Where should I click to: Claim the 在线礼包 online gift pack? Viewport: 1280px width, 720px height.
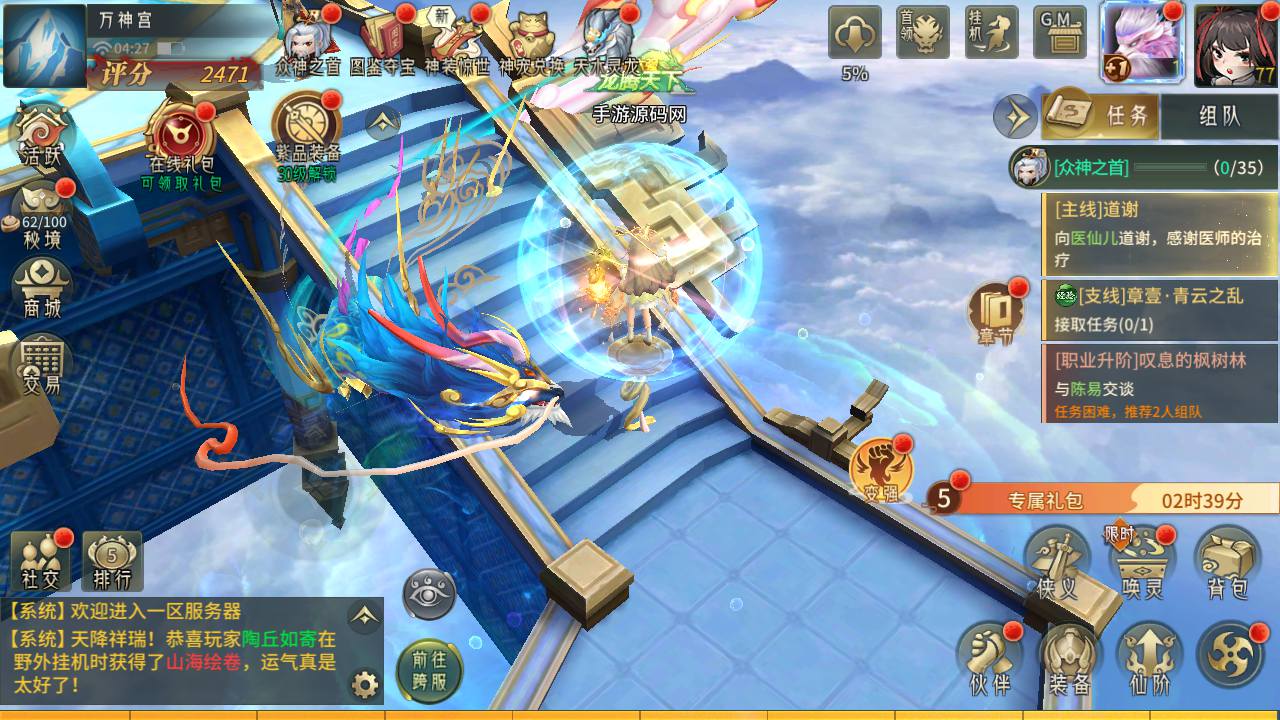click(x=181, y=141)
